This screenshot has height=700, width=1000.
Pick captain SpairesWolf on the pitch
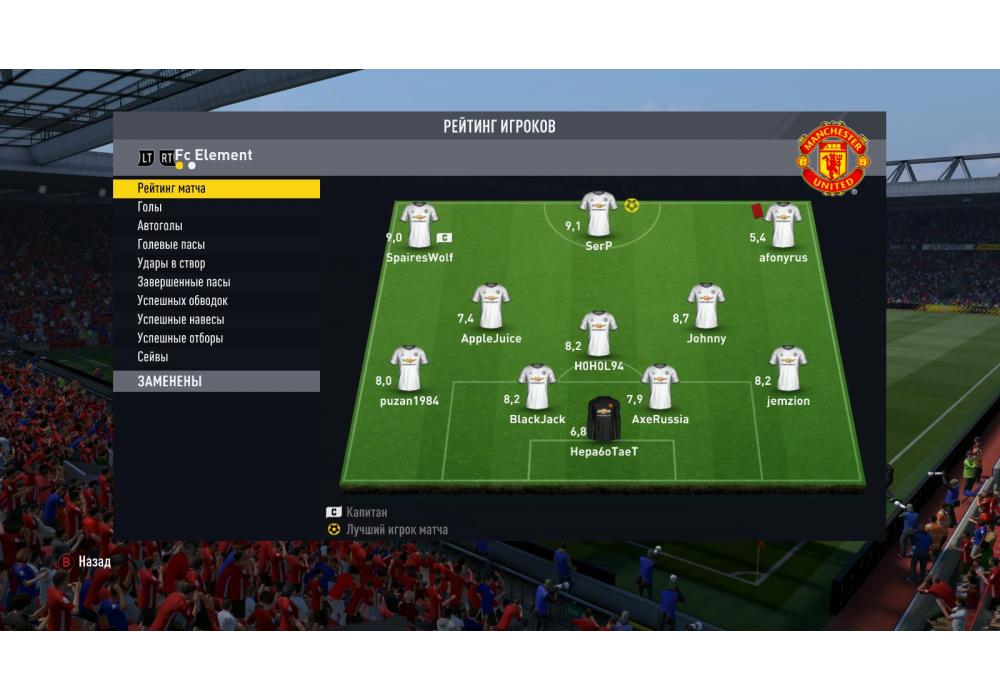point(419,225)
